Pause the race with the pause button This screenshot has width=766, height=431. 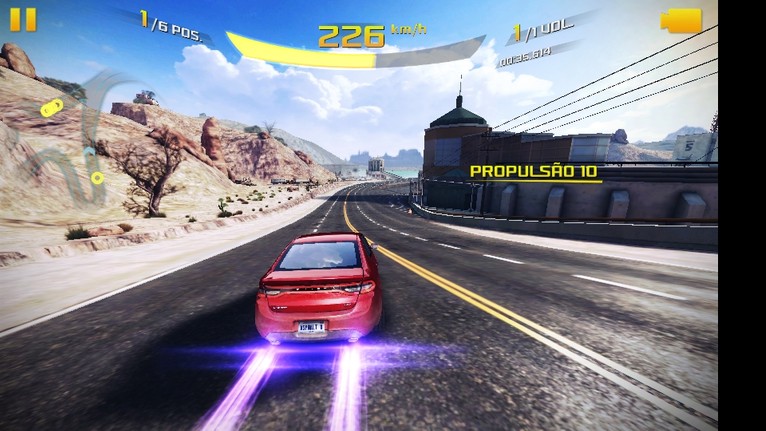click(24, 20)
